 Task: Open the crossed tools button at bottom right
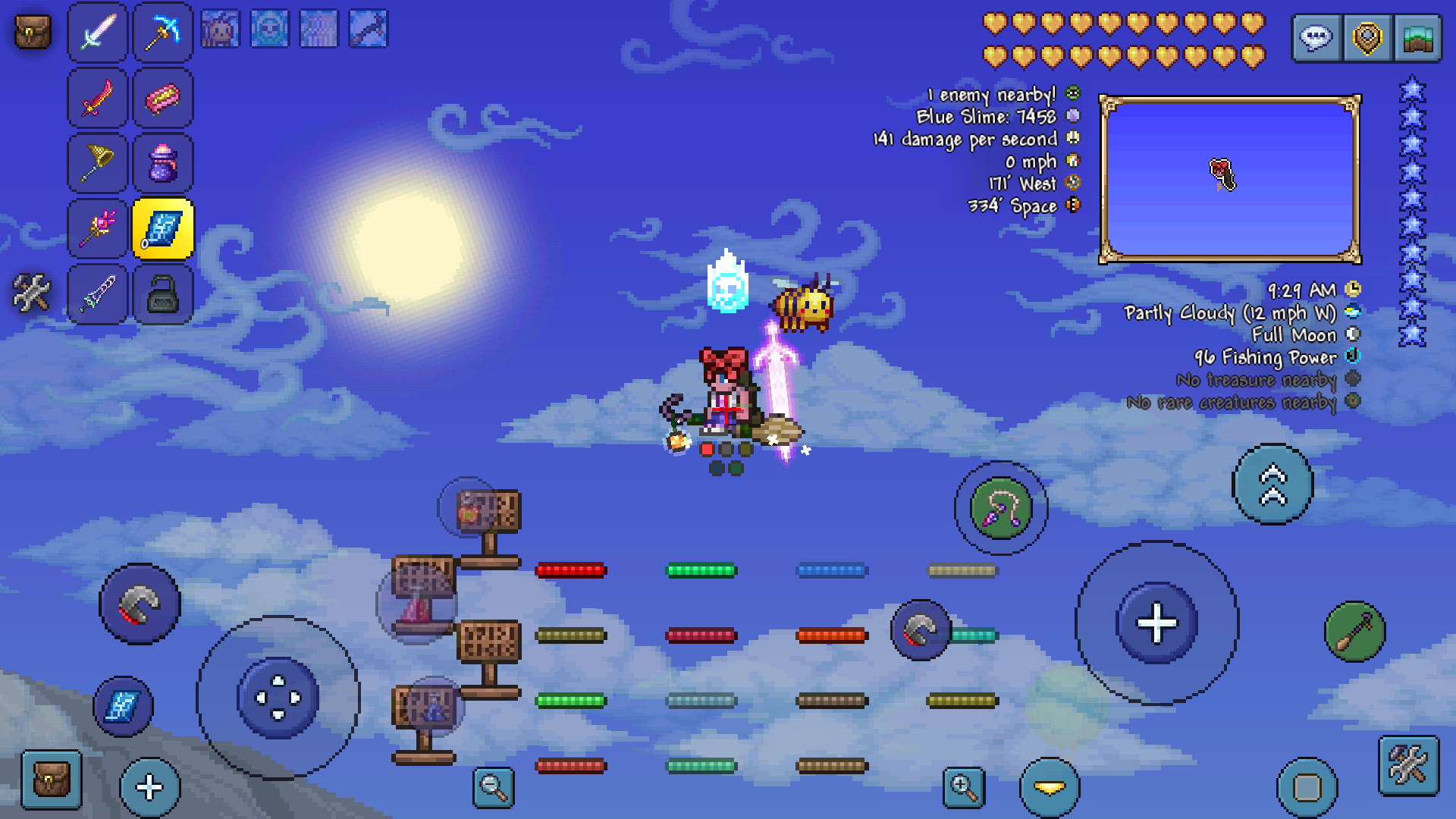[x=1408, y=765]
